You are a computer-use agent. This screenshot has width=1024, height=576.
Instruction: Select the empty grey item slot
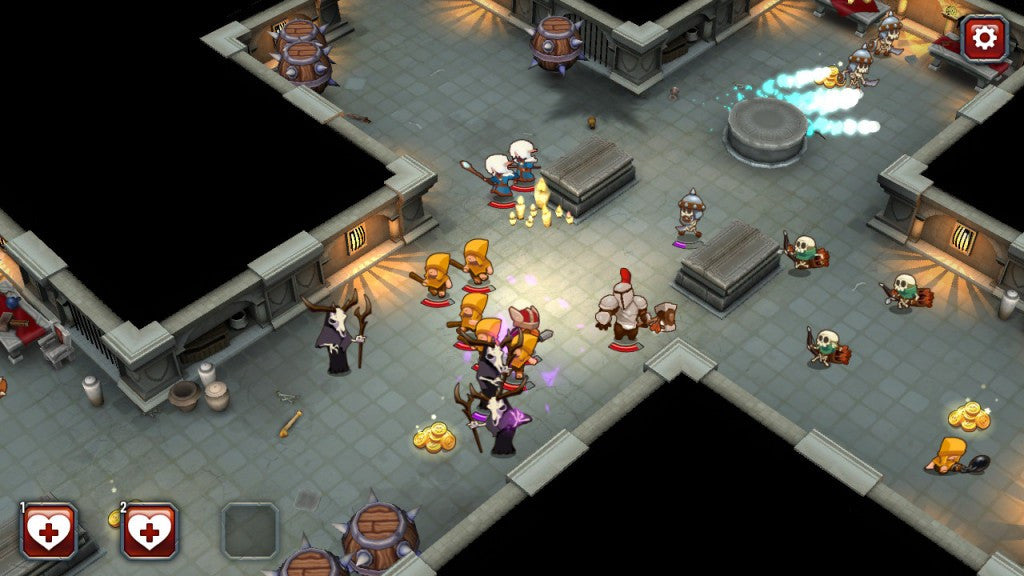click(249, 530)
